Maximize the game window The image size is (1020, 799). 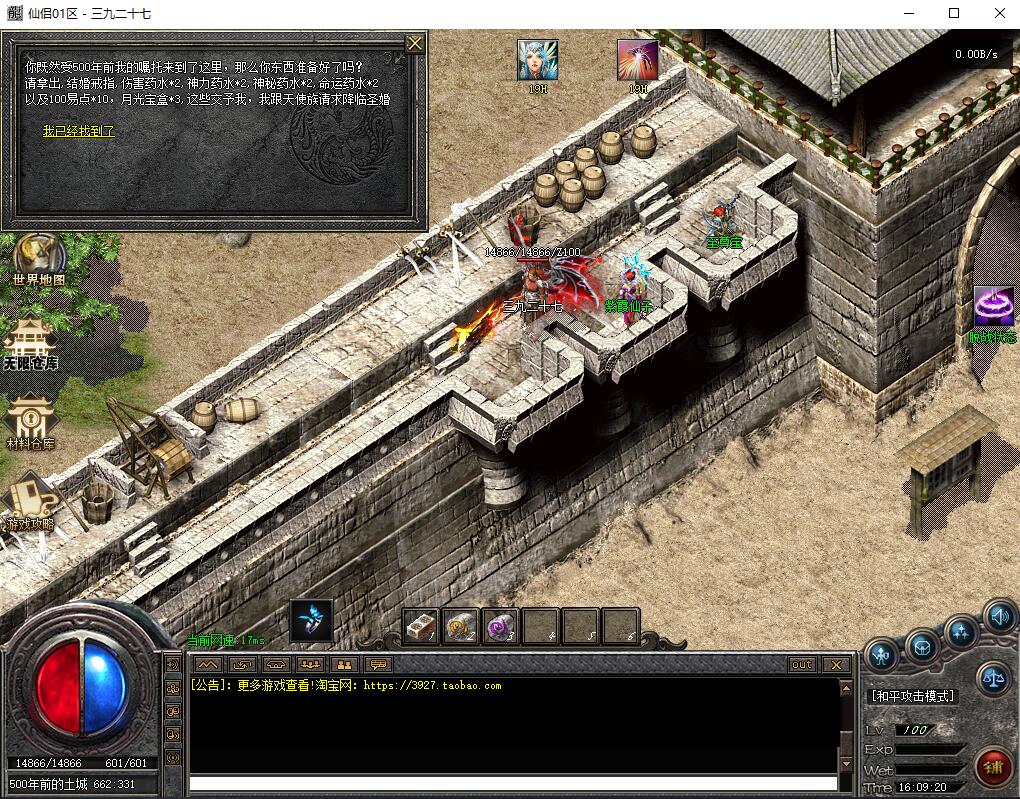pos(954,13)
